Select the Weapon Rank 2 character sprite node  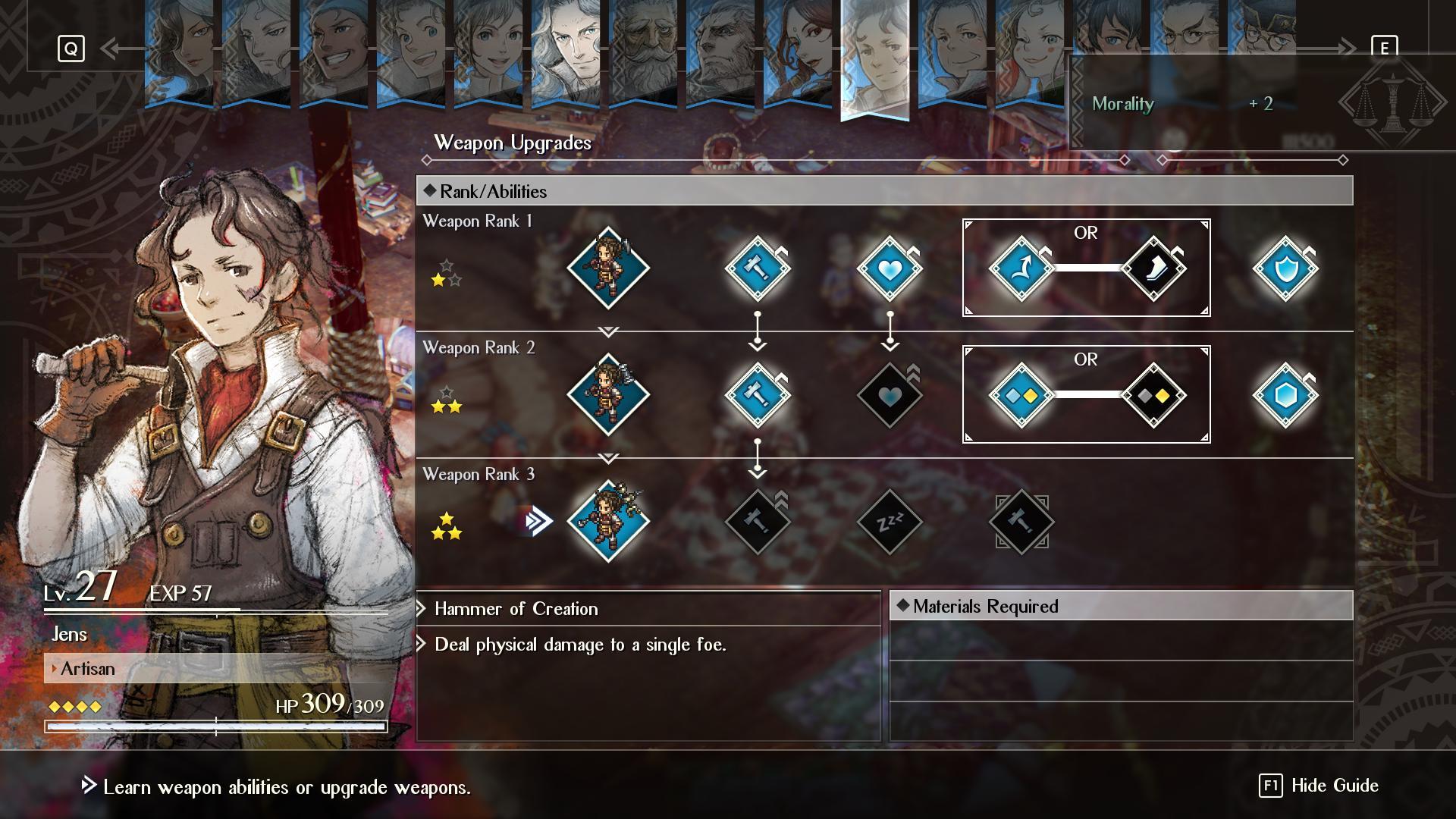(607, 395)
